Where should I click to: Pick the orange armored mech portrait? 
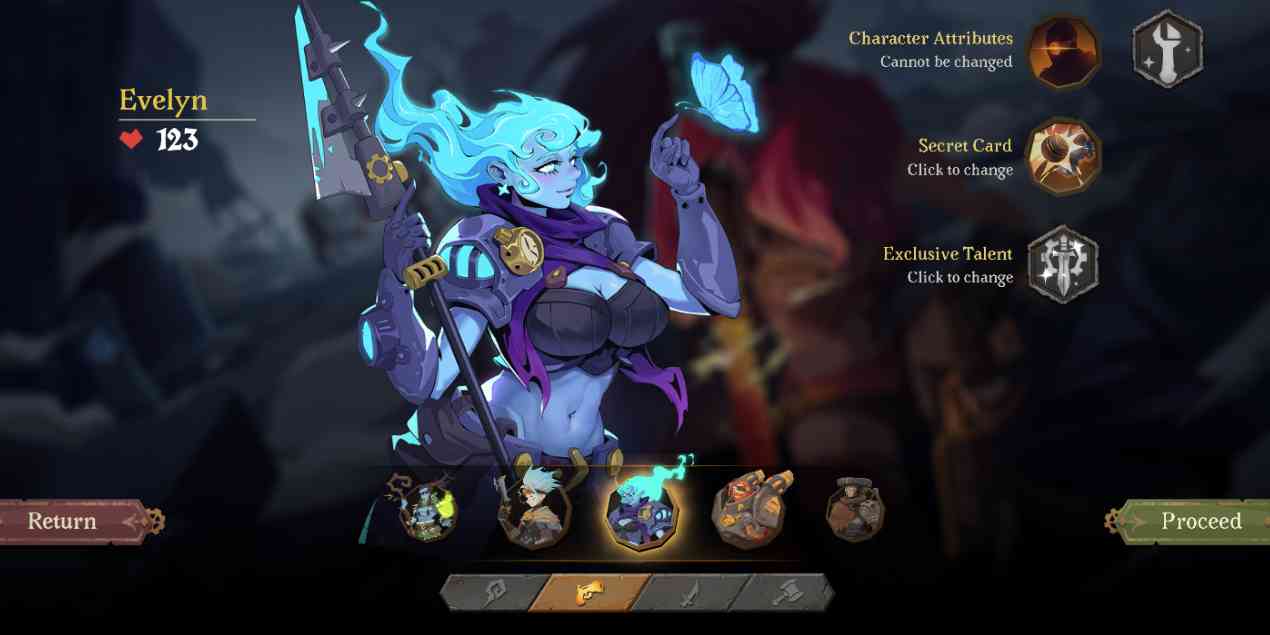coord(749,511)
